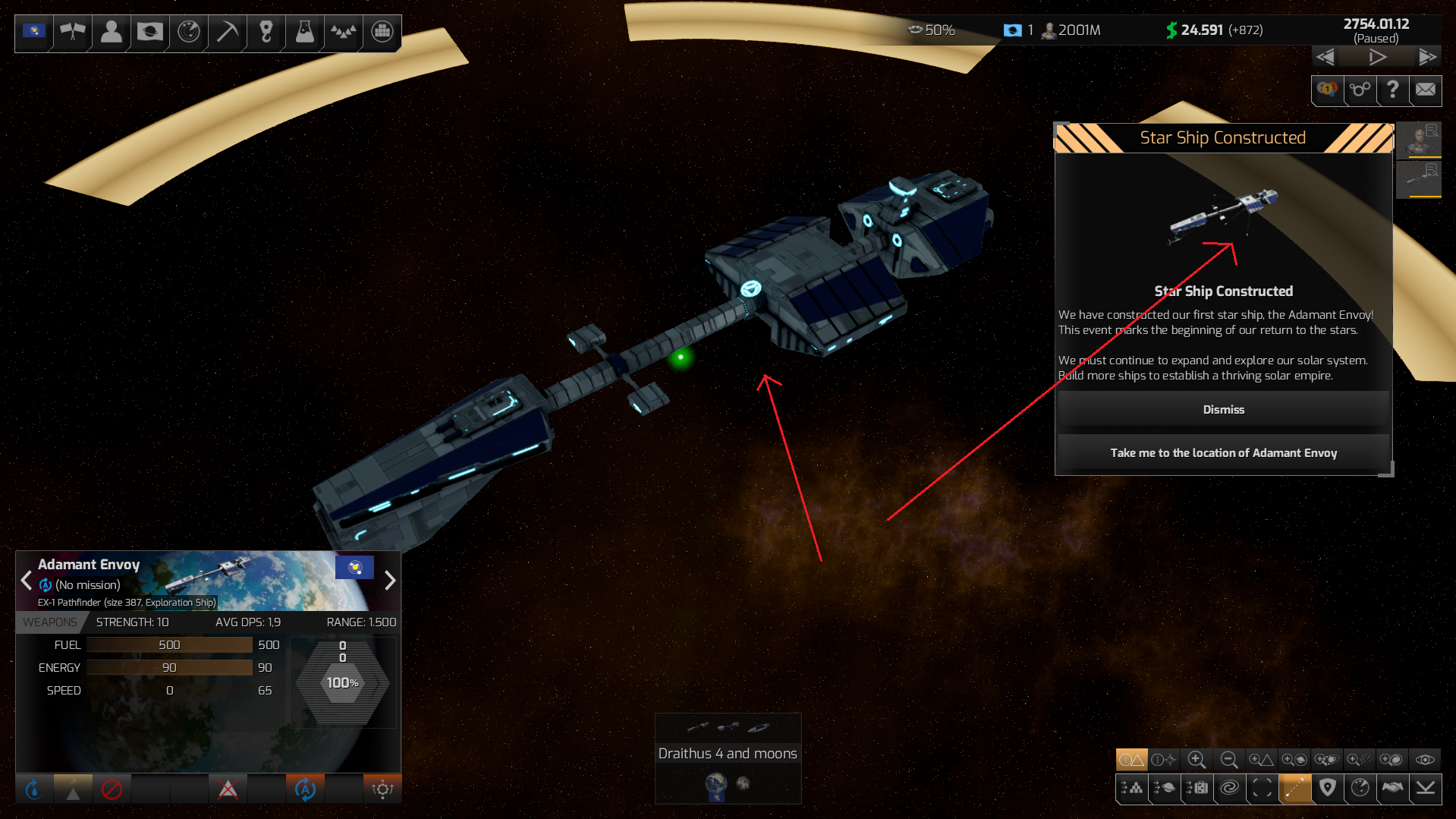This screenshot has height=819, width=1456.
Task: Open diplomacy with the handshake icon
Action: coord(1393,789)
